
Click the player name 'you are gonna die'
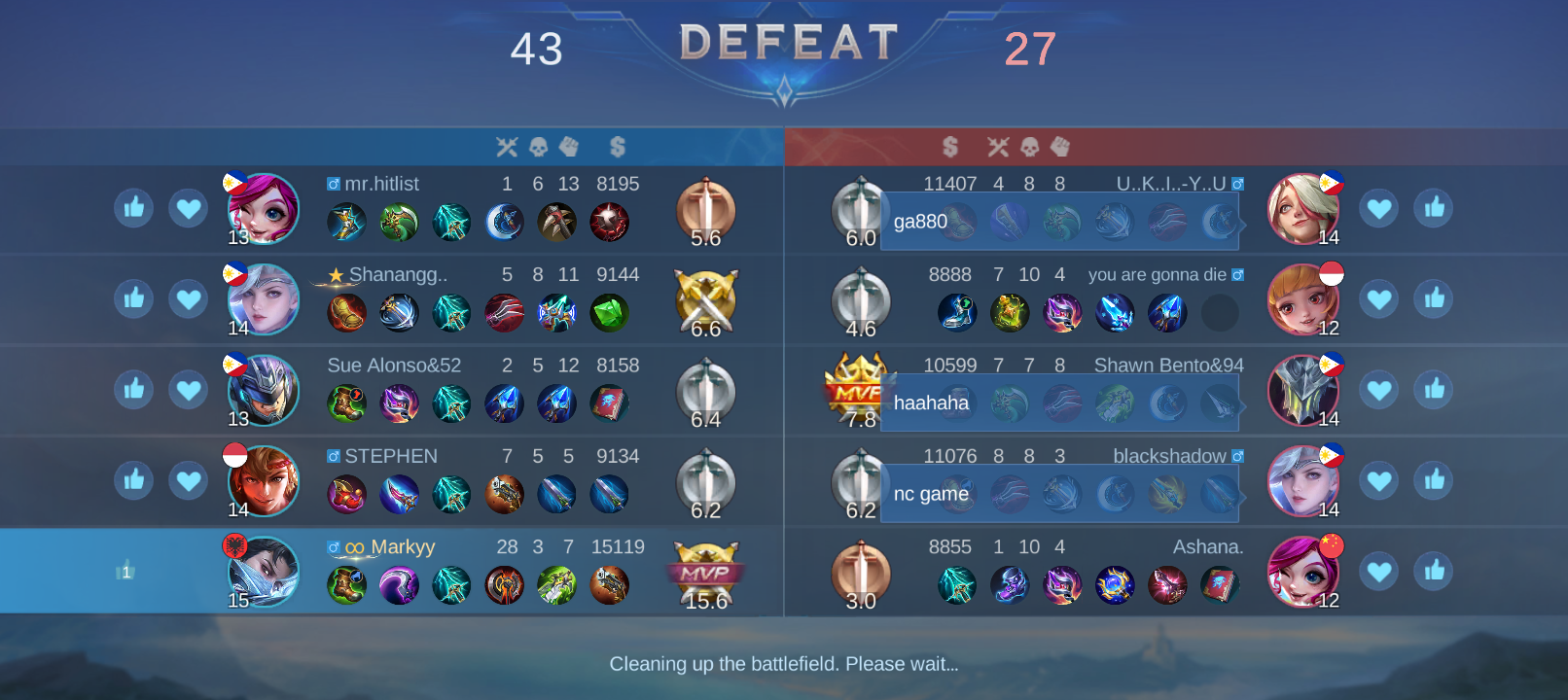pos(1158,274)
